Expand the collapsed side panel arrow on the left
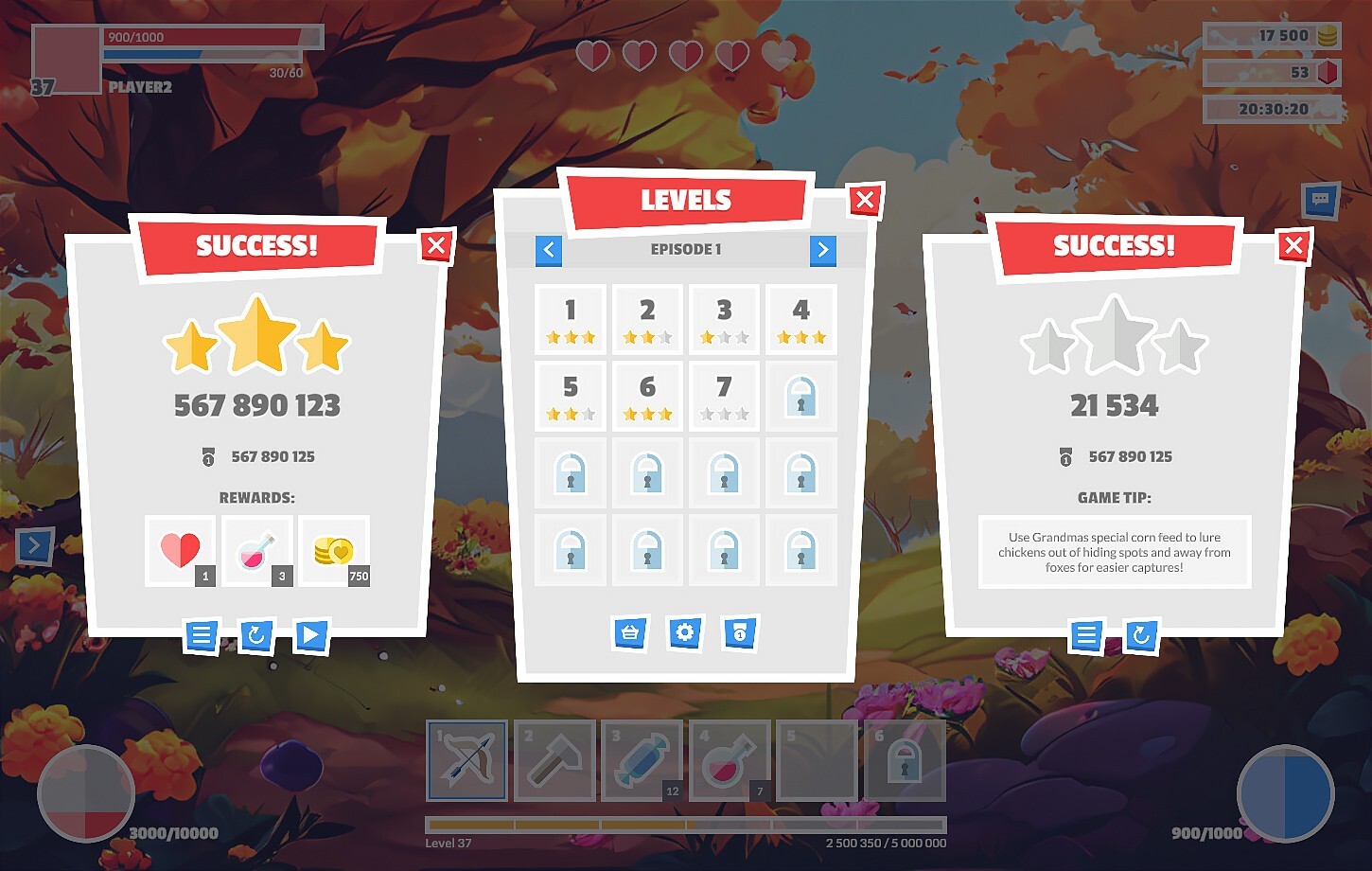The height and width of the screenshot is (871, 1372). point(36,546)
